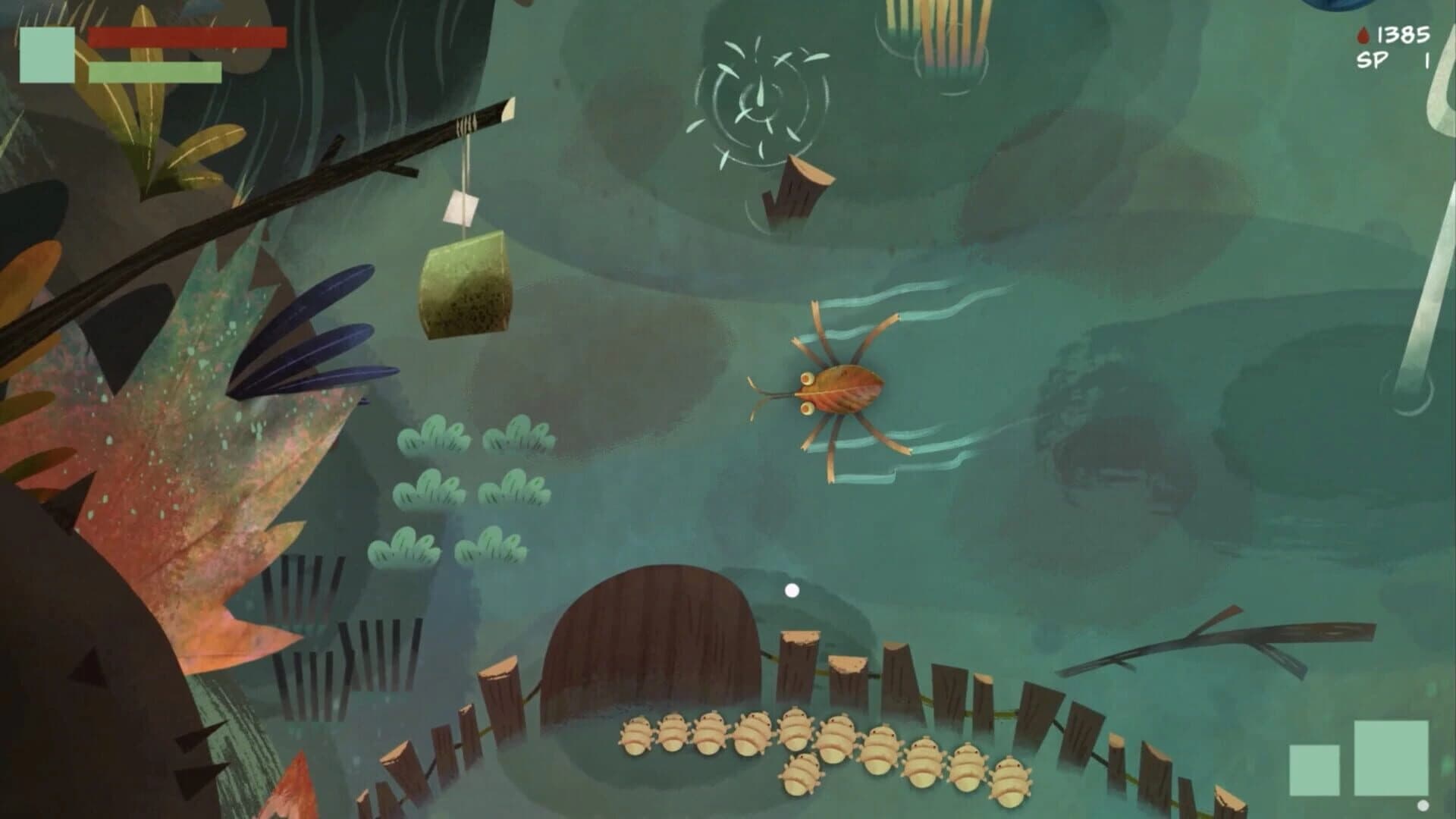Select the character portrait square
Screen dimensions: 1456x819
click(x=45, y=53)
